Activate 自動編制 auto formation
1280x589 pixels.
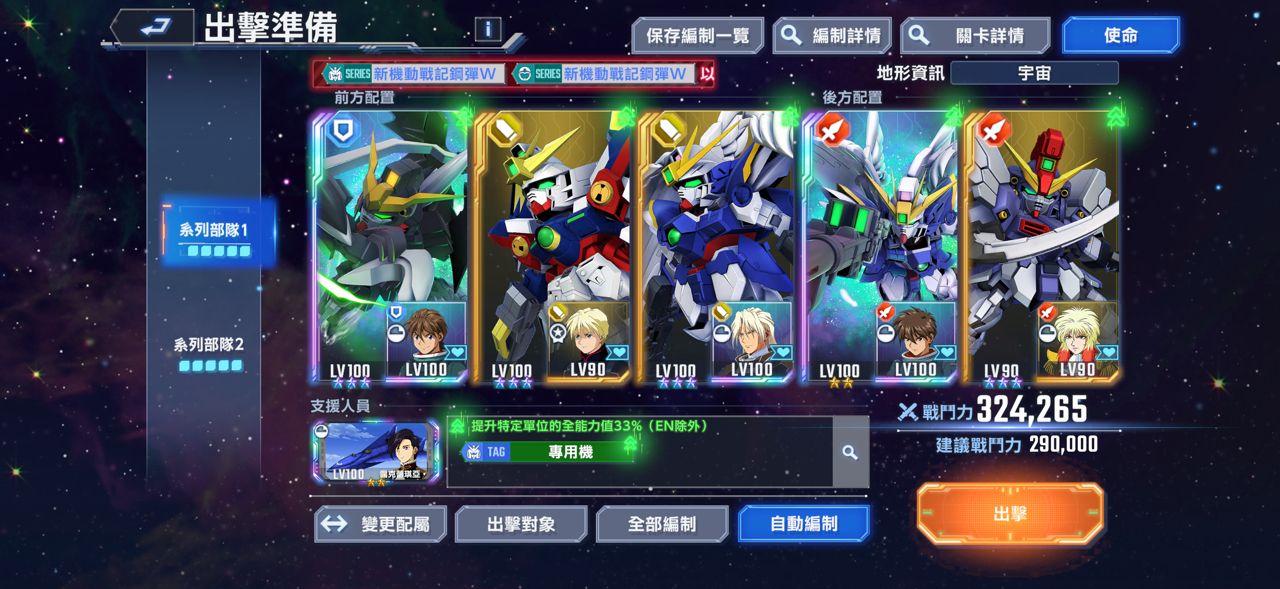(803, 523)
